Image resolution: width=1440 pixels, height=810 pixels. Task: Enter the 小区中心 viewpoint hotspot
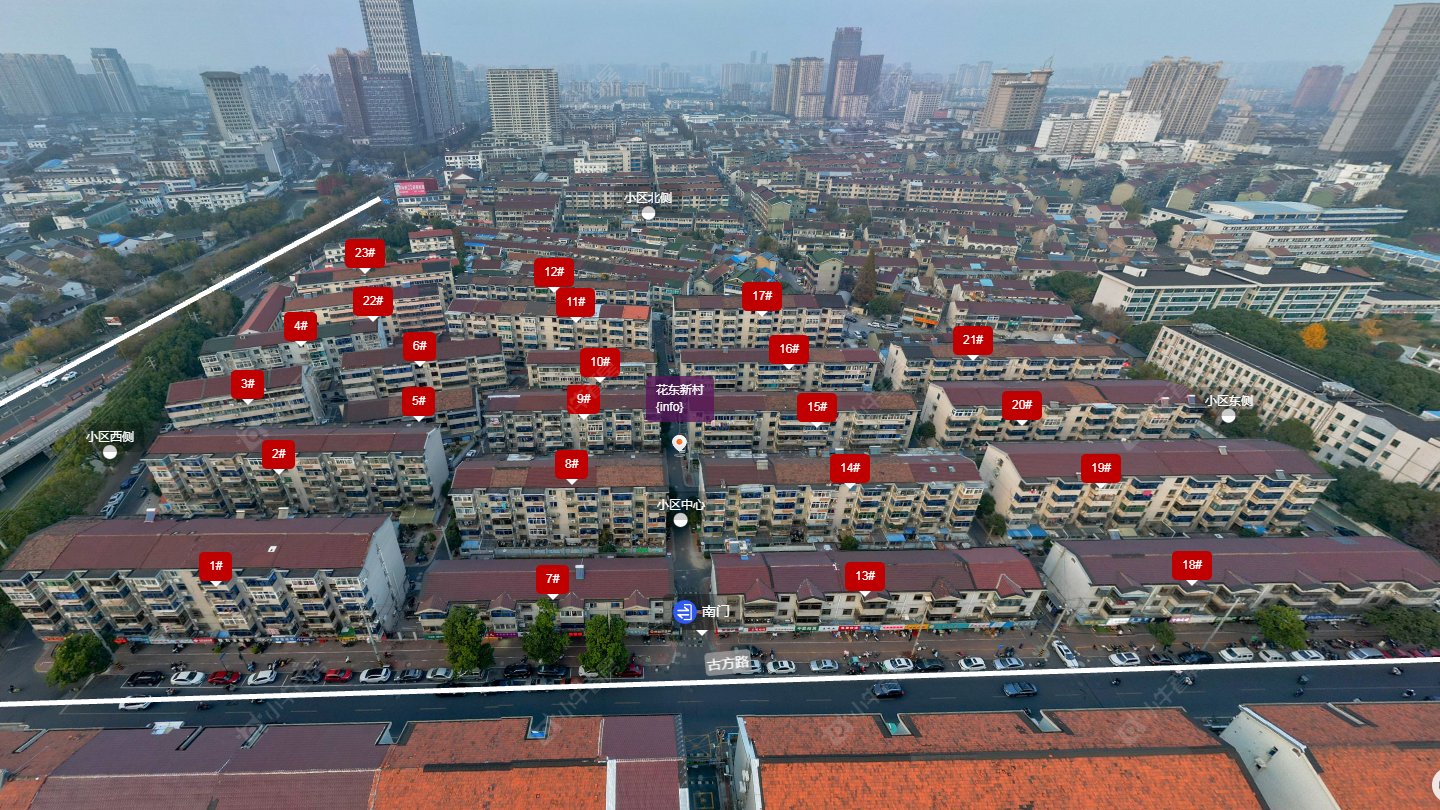coord(680,520)
